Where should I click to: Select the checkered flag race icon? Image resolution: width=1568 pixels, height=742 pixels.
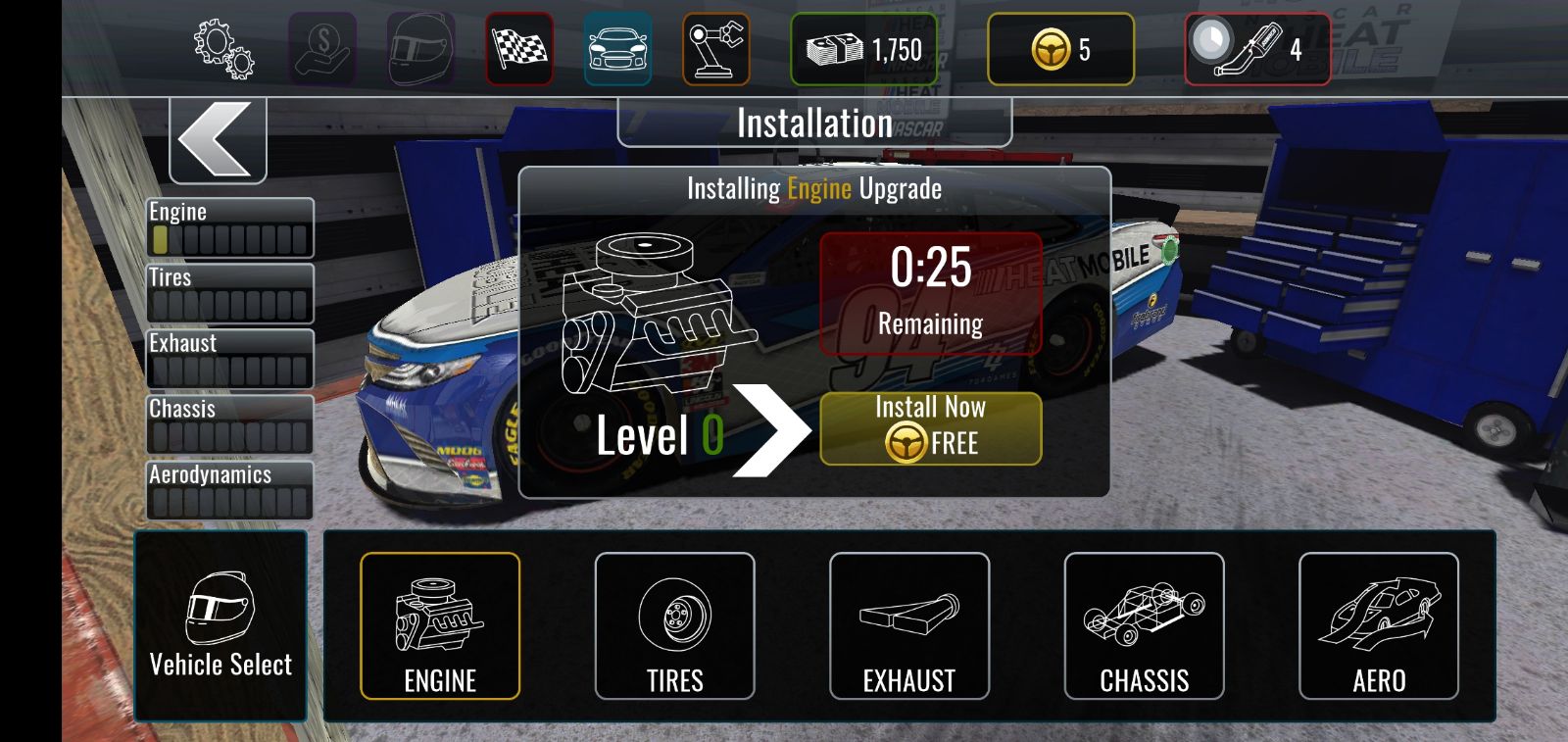(519, 49)
